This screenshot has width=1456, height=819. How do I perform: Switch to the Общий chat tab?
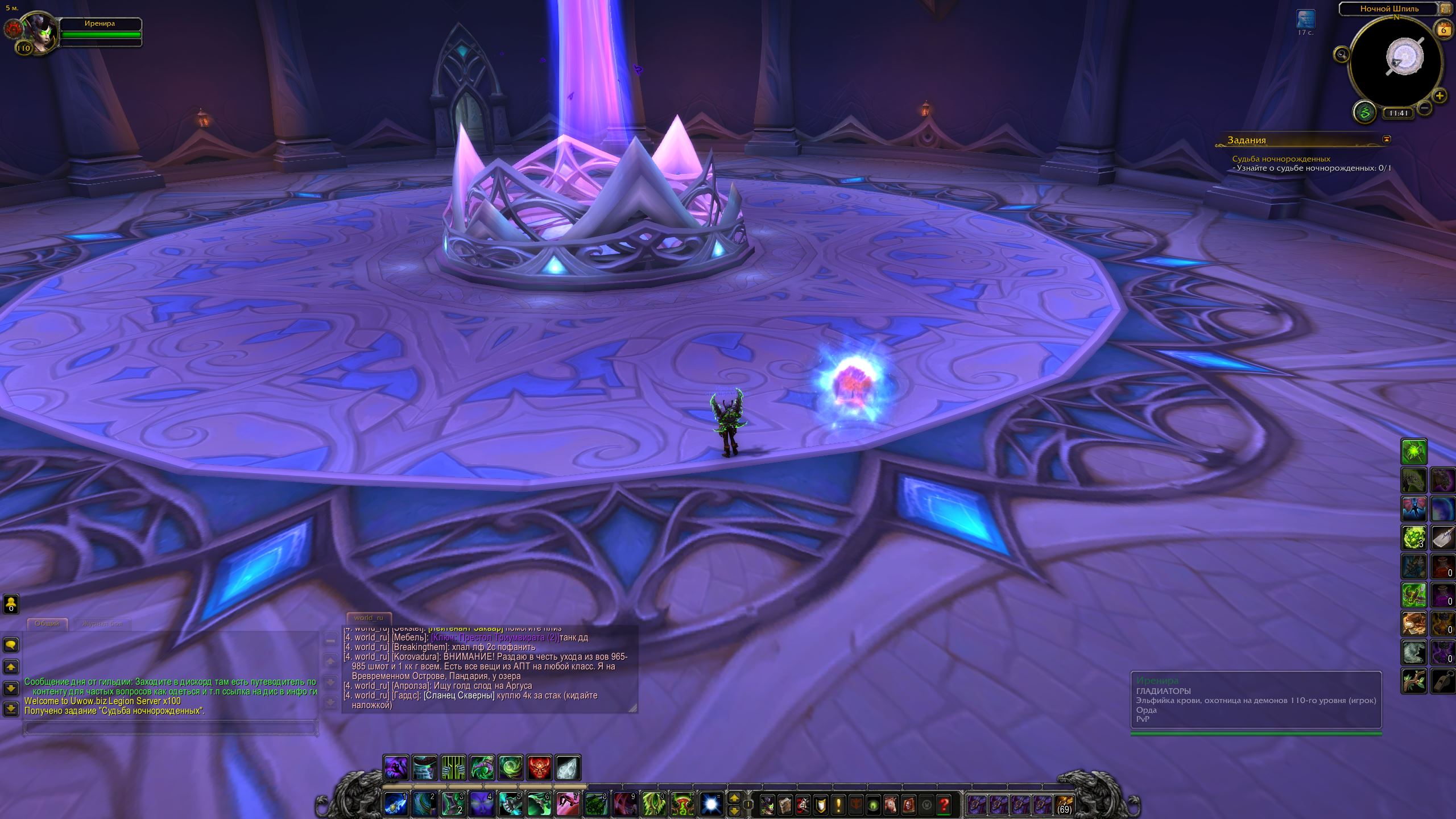click(x=47, y=623)
